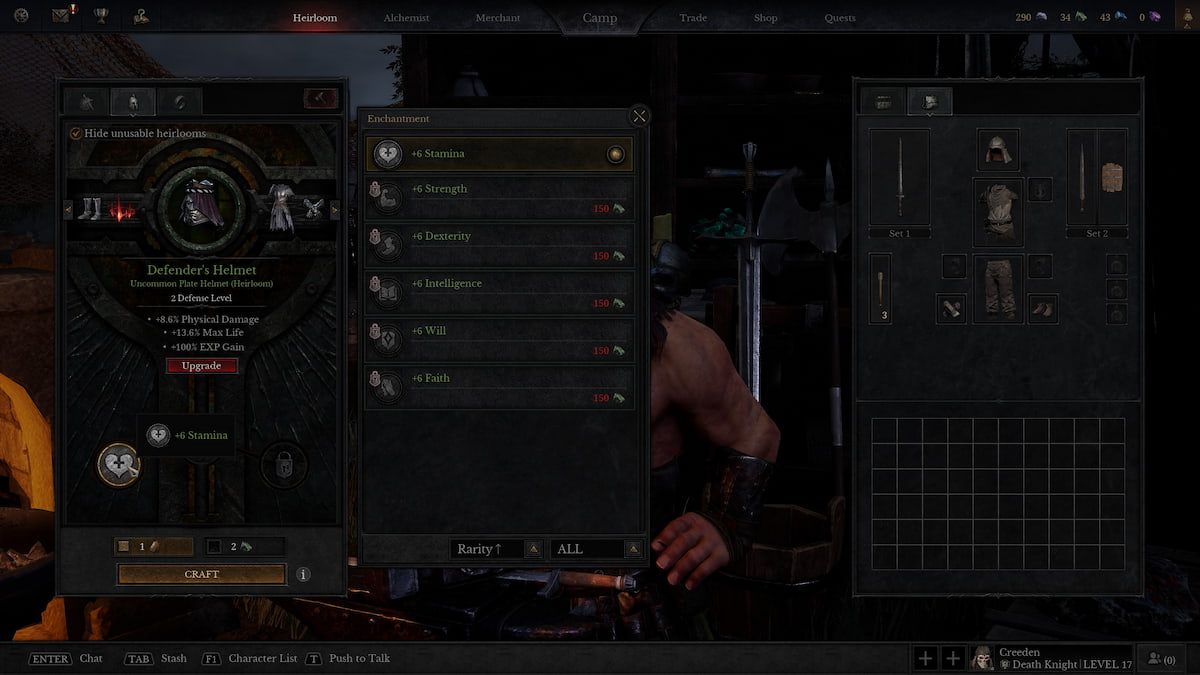Select the +6 Intelligence enchantment
1200x675 pixels.
pos(499,292)
